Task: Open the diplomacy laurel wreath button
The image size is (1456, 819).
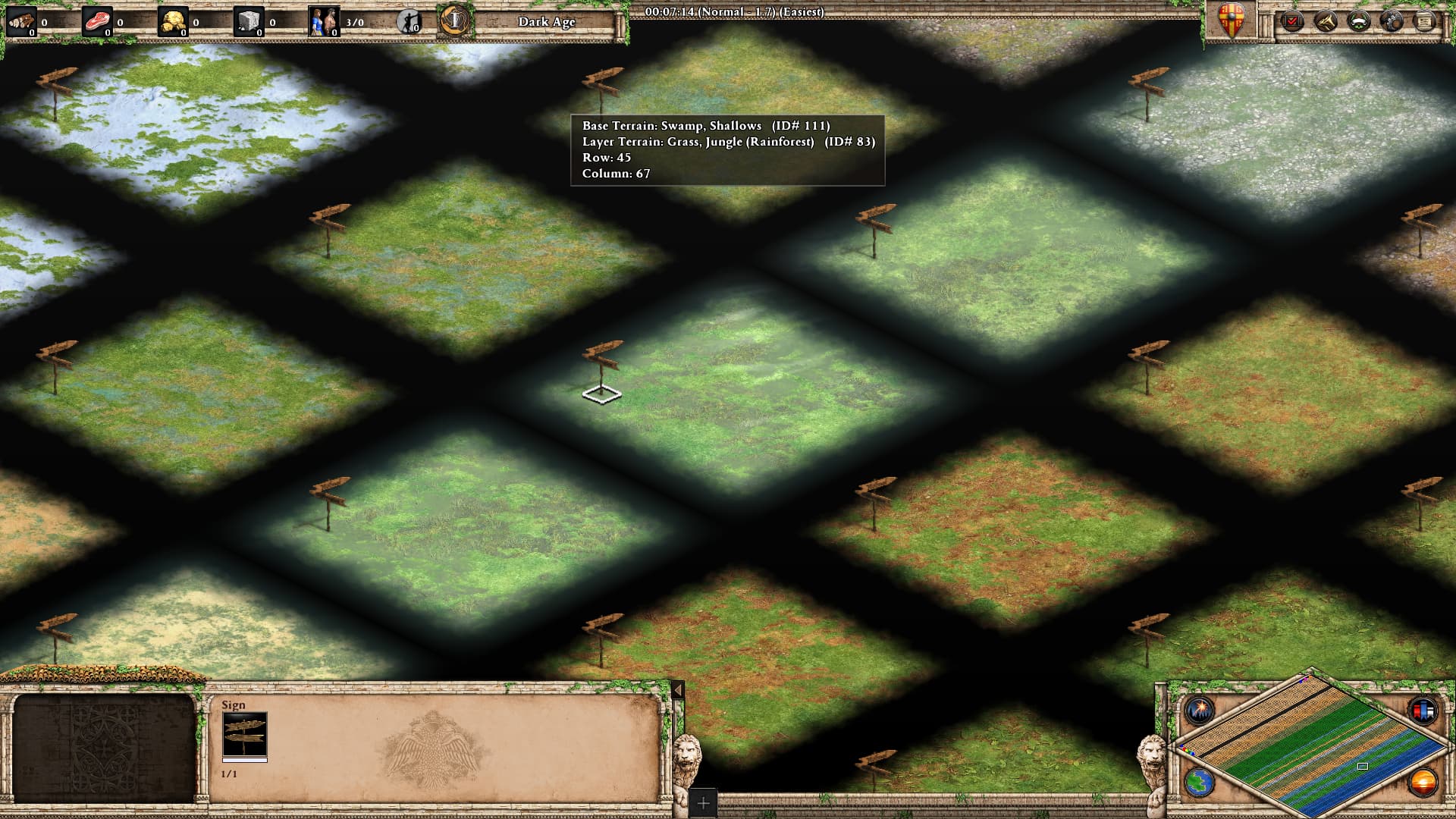Action: click(1358, 20)
